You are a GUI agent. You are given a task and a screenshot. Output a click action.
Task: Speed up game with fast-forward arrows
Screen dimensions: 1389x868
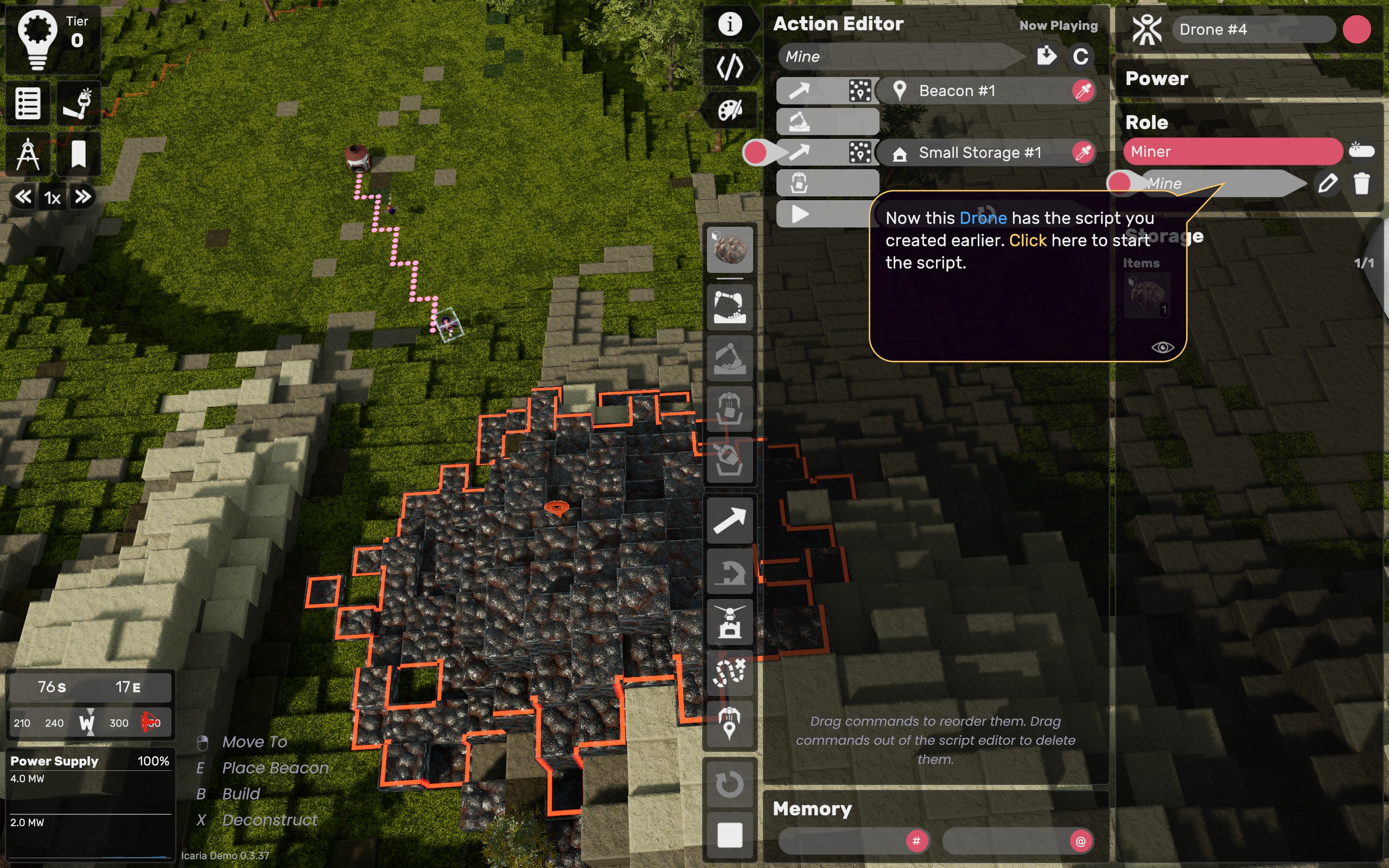coord(82,197)
